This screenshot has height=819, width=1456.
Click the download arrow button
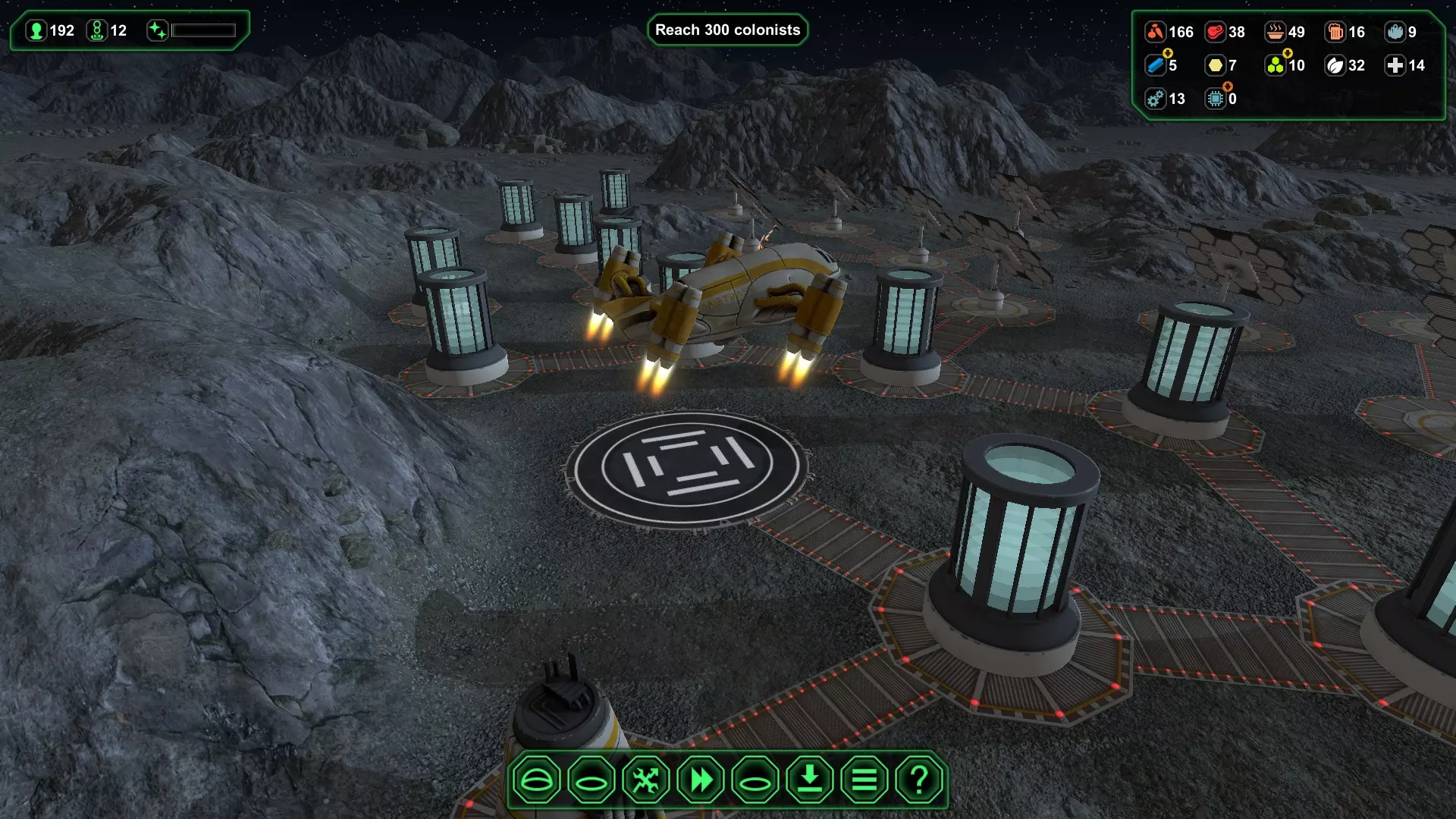coord(810,780)
